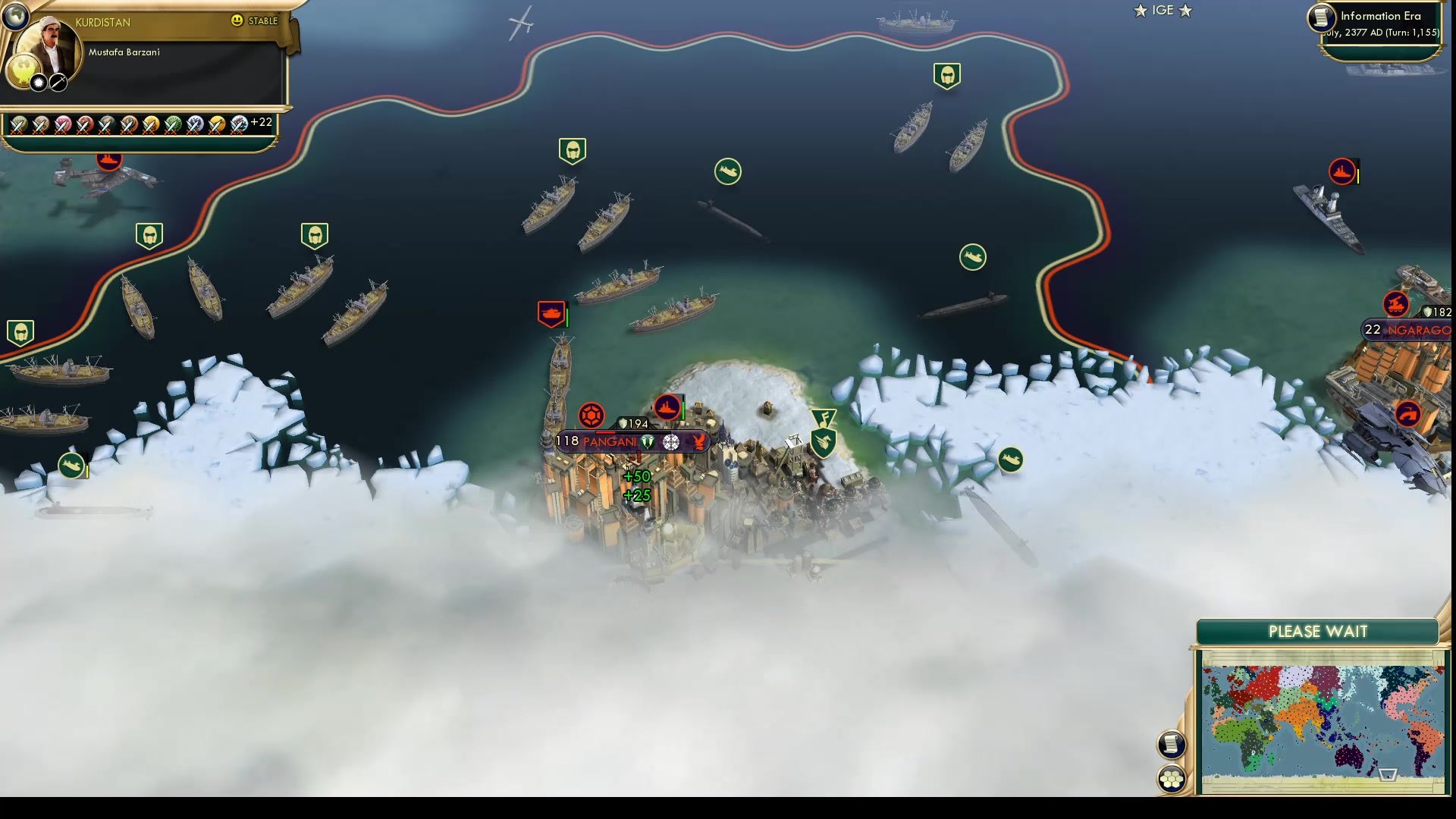Select the red tank unit flag
Image resolution: width=1456 pixels, height=819 pixels.
(551, 314)
